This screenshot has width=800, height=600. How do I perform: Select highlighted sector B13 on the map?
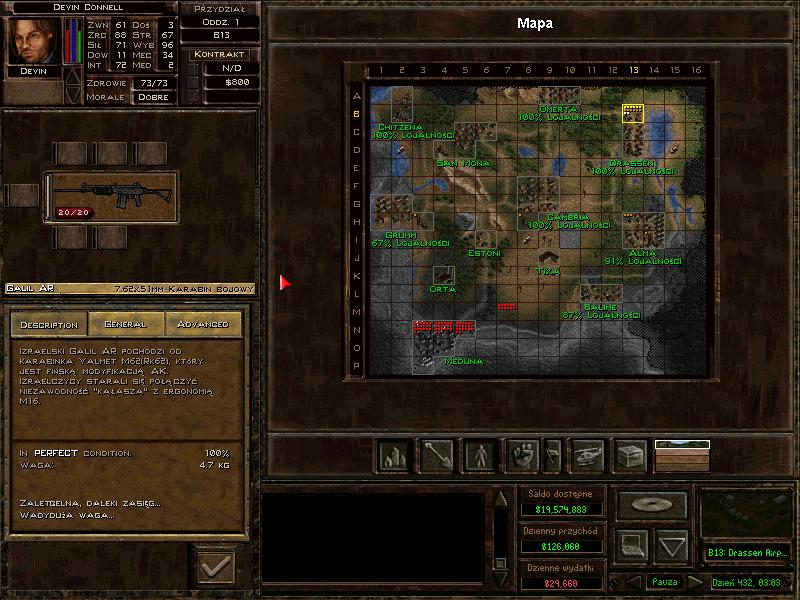tap(633, 112)
